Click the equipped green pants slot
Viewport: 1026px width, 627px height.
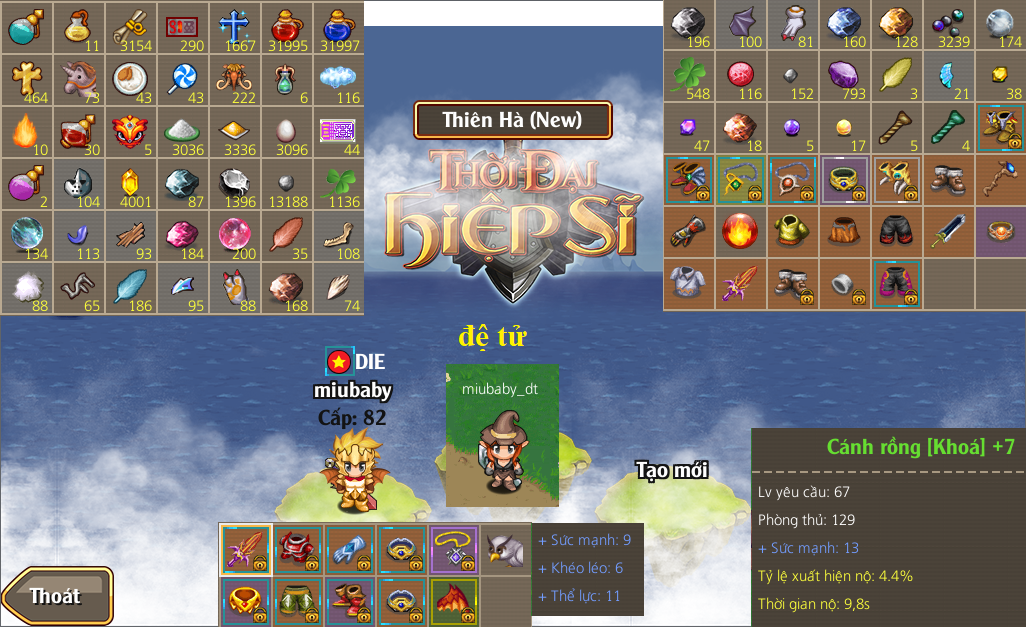click(x=298, y=600)
